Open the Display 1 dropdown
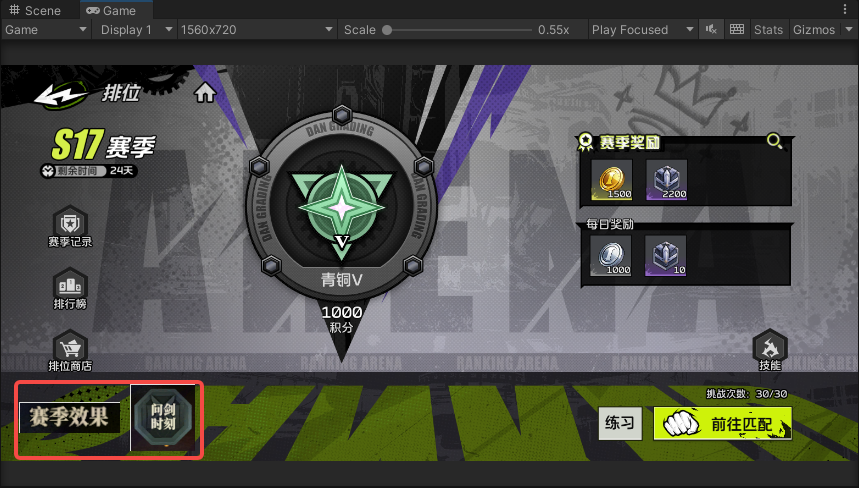This screenshot has height=488, width=859. [135, 29]
